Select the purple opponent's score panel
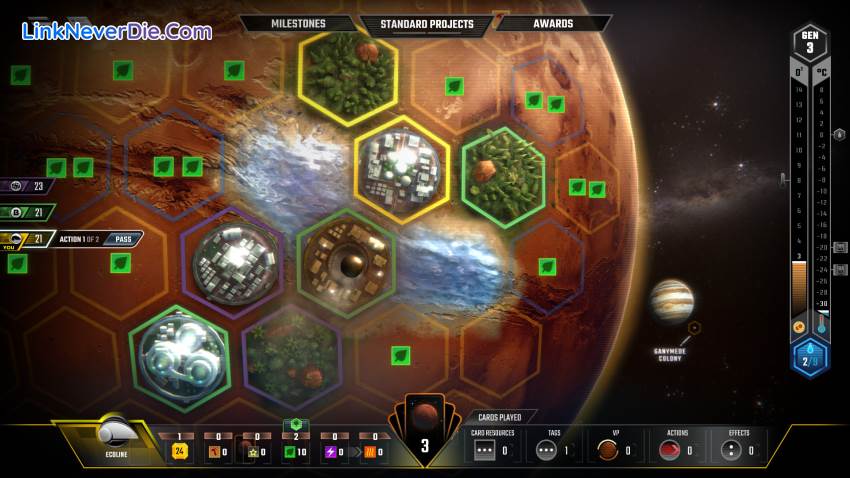Image resolution: width=850 pixels, height=478 pixels. [28, 185]
